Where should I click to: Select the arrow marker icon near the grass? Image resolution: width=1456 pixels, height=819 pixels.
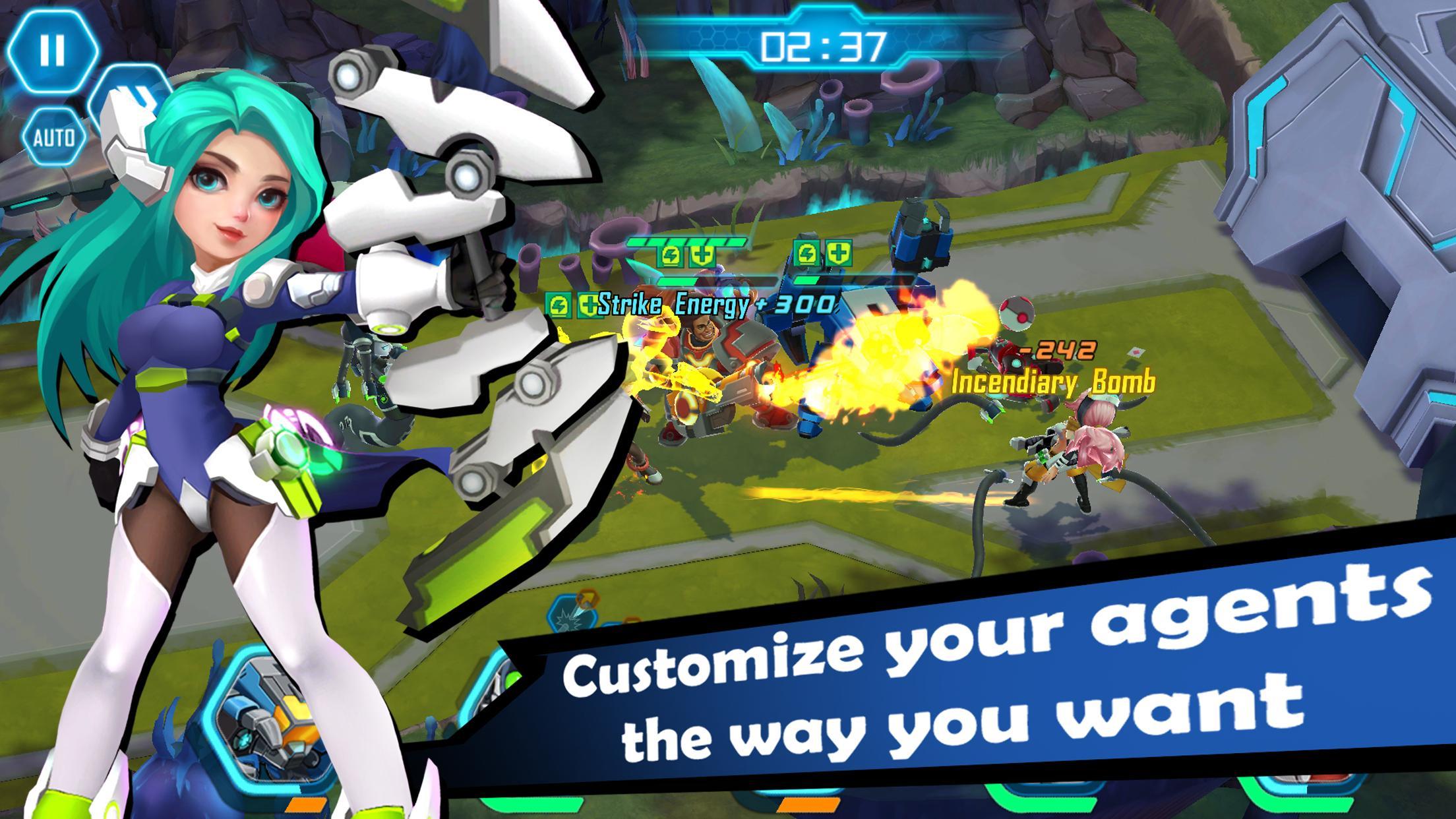pos(587,599)
